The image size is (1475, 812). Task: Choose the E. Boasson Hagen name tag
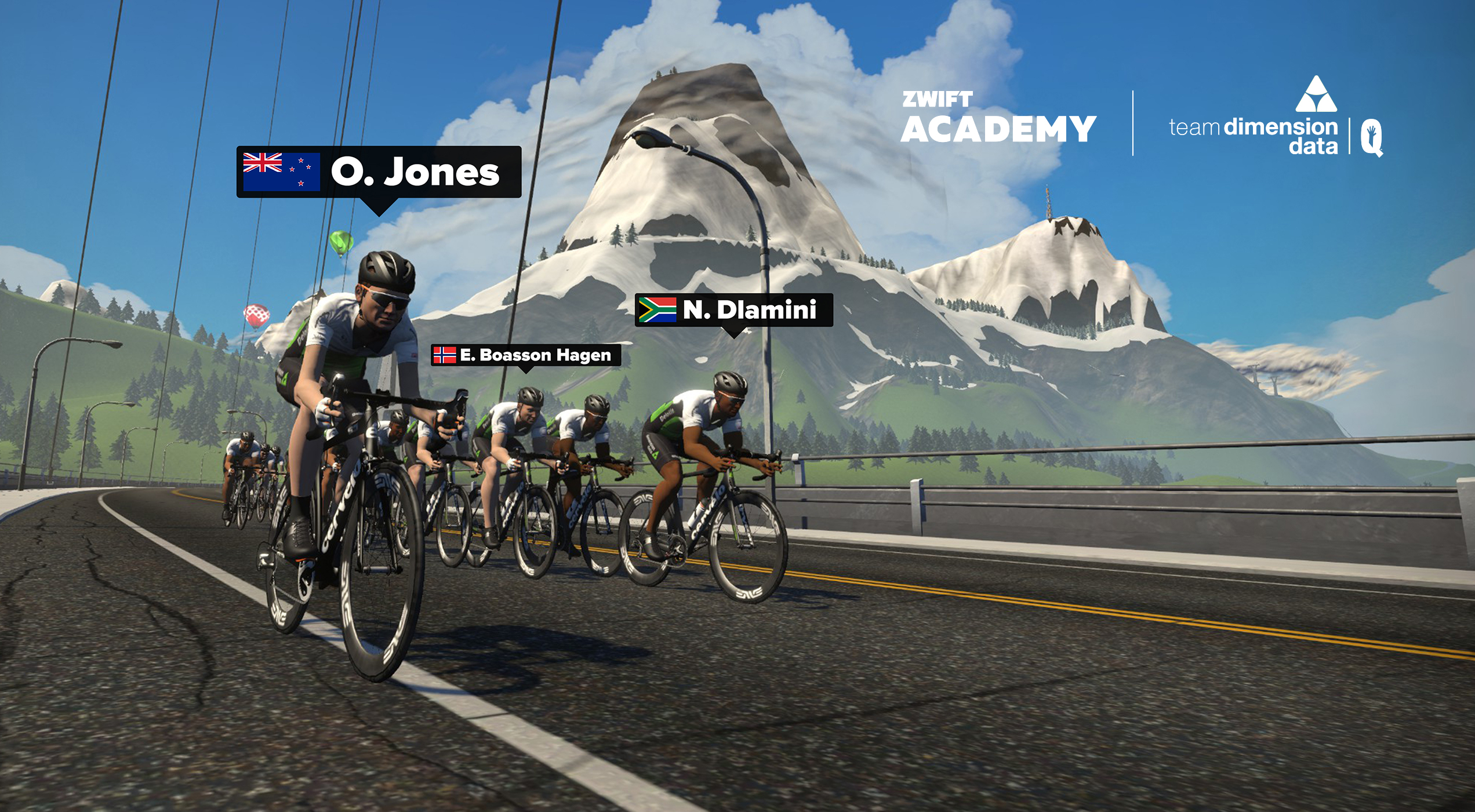(x=526, y=355)
